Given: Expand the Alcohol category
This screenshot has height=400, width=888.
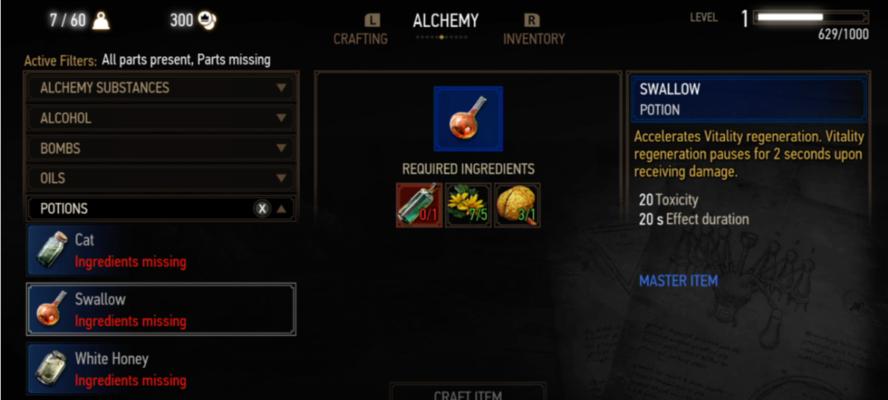Looking at the screenshot, I should tap(160, 118).
